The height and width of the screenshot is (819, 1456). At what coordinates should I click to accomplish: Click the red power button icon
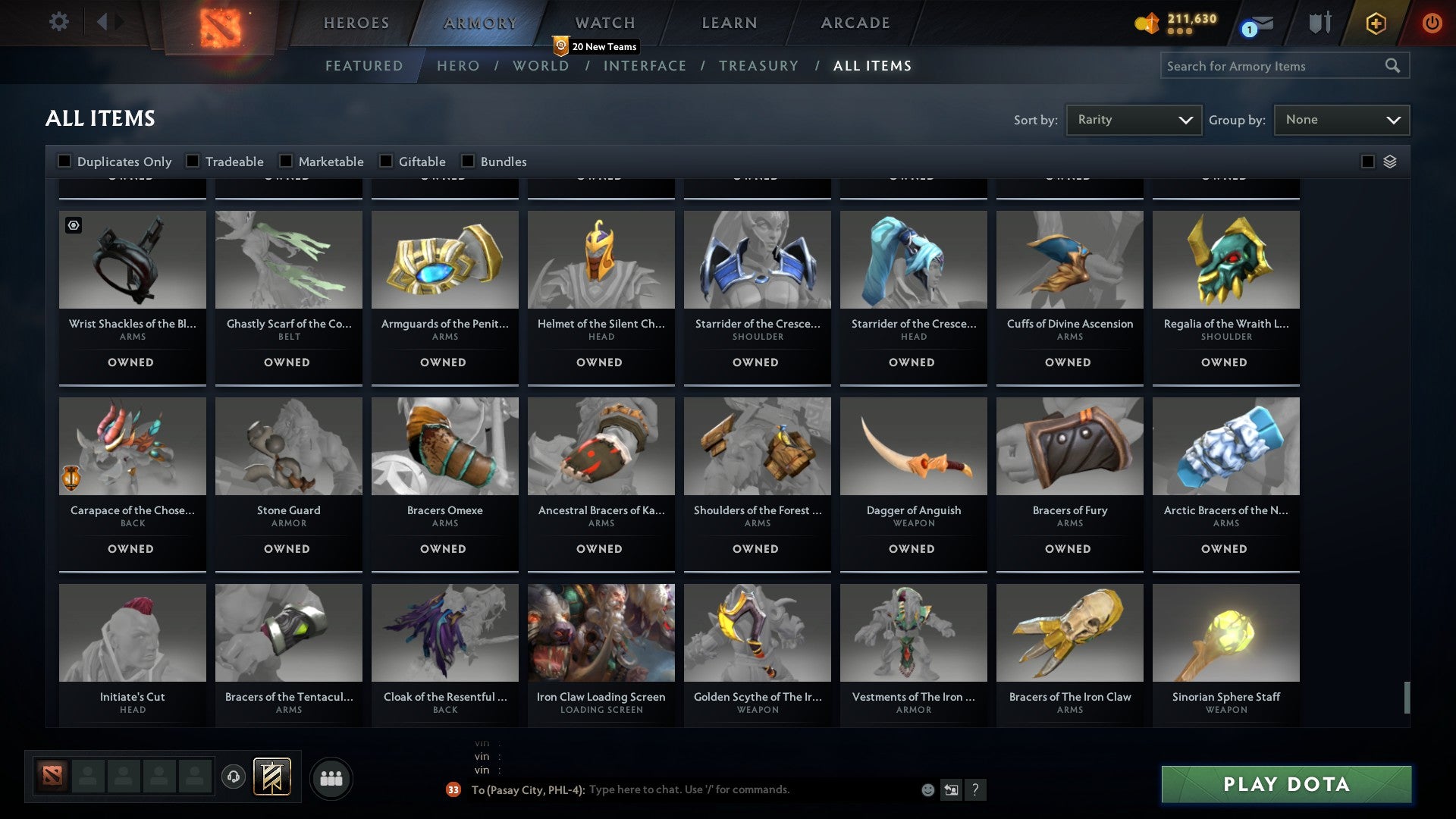[1432, 24]
